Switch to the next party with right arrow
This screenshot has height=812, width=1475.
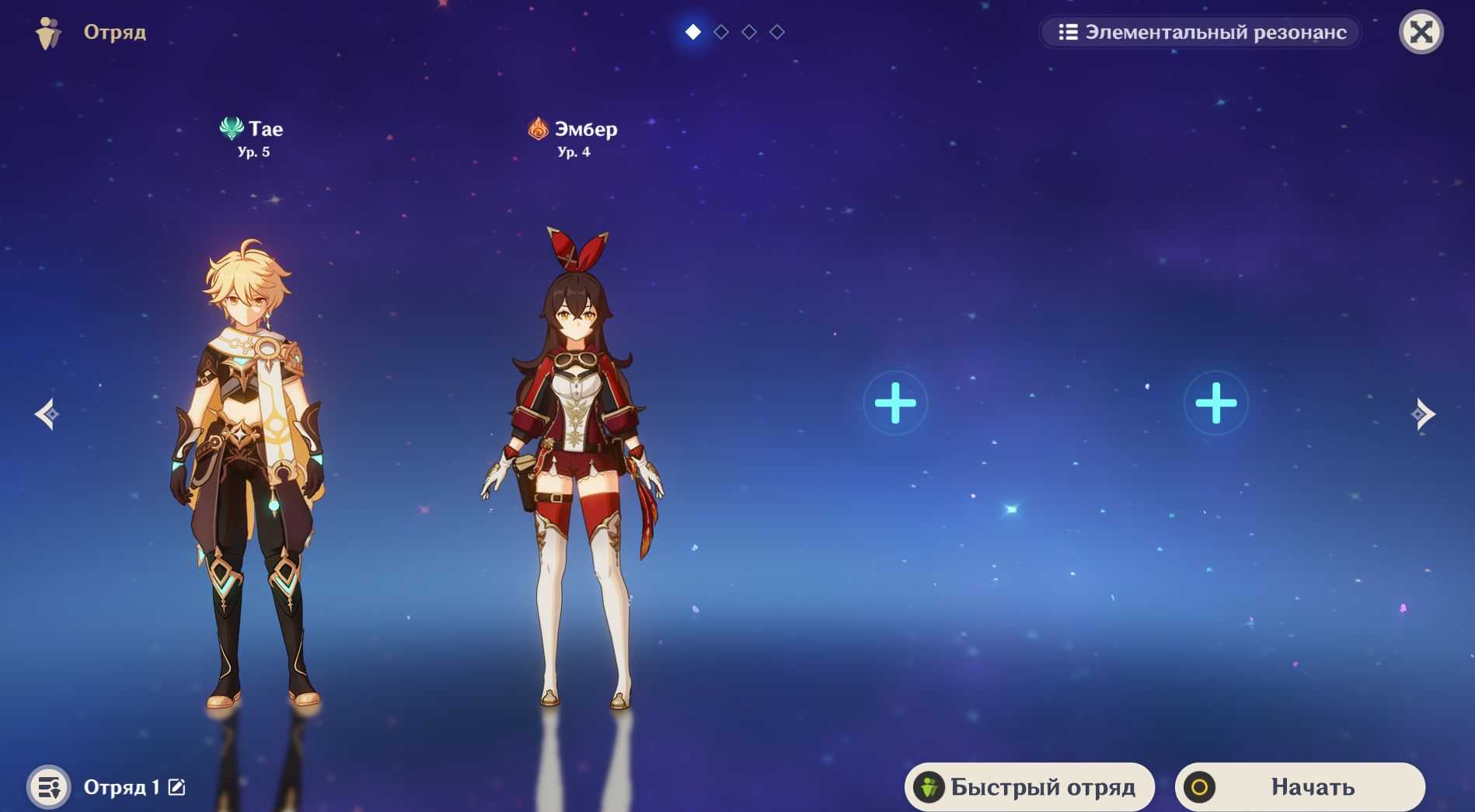(x=1422, y=414)
